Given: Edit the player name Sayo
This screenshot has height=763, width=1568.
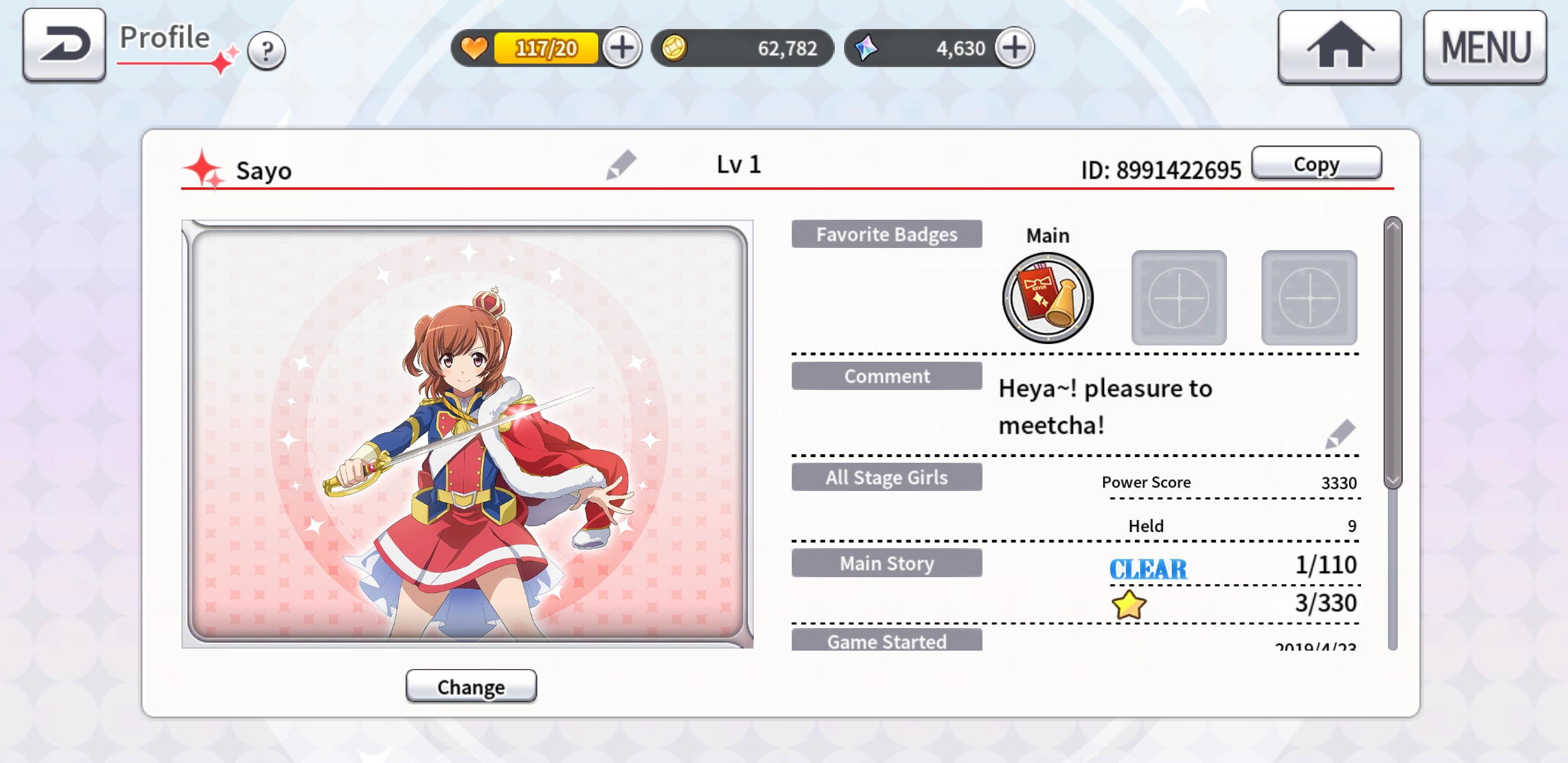Looking at the screenshot, I should 621,165.
